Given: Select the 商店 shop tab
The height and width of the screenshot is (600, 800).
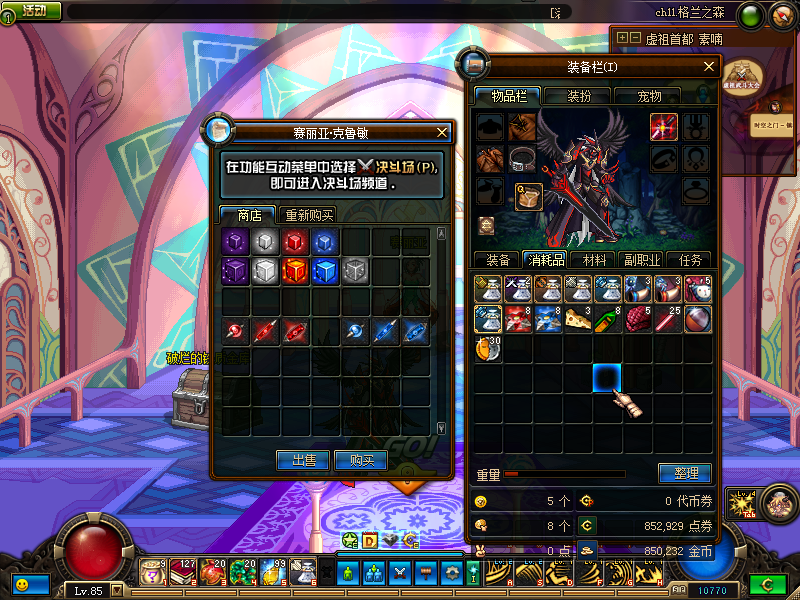Looking at the screenshot, I should click(x=249, y=215).
